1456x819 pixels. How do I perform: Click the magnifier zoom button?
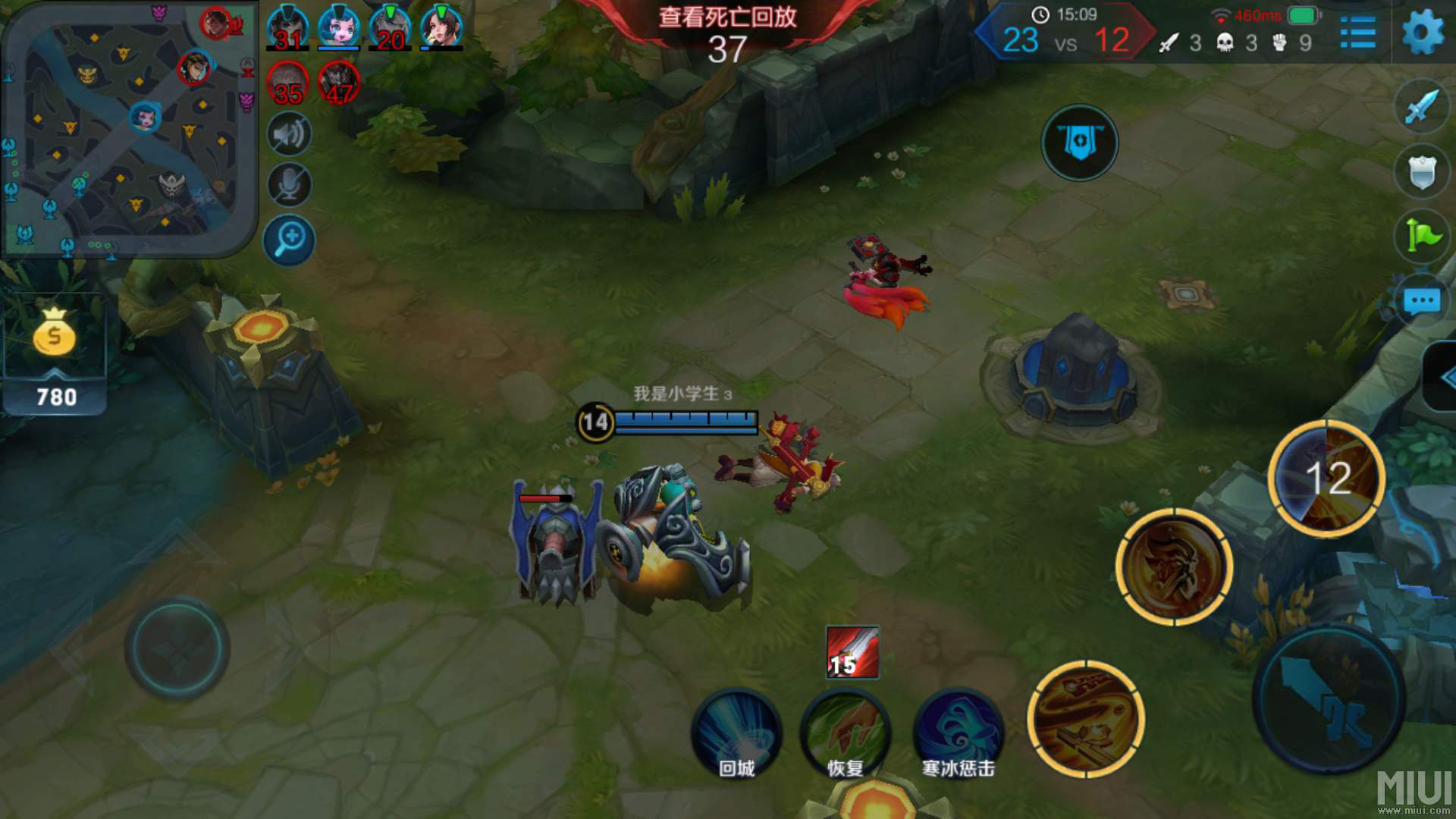289,240
